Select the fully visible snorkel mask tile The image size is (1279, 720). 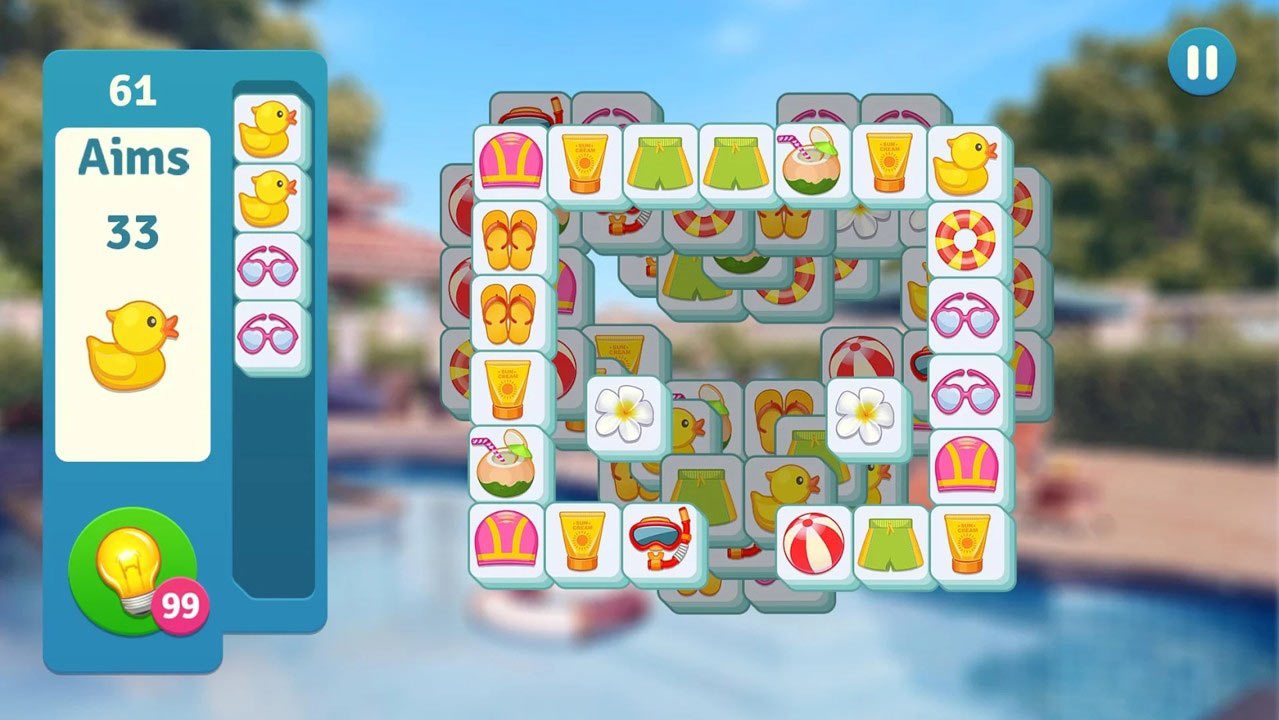(659, 541)
